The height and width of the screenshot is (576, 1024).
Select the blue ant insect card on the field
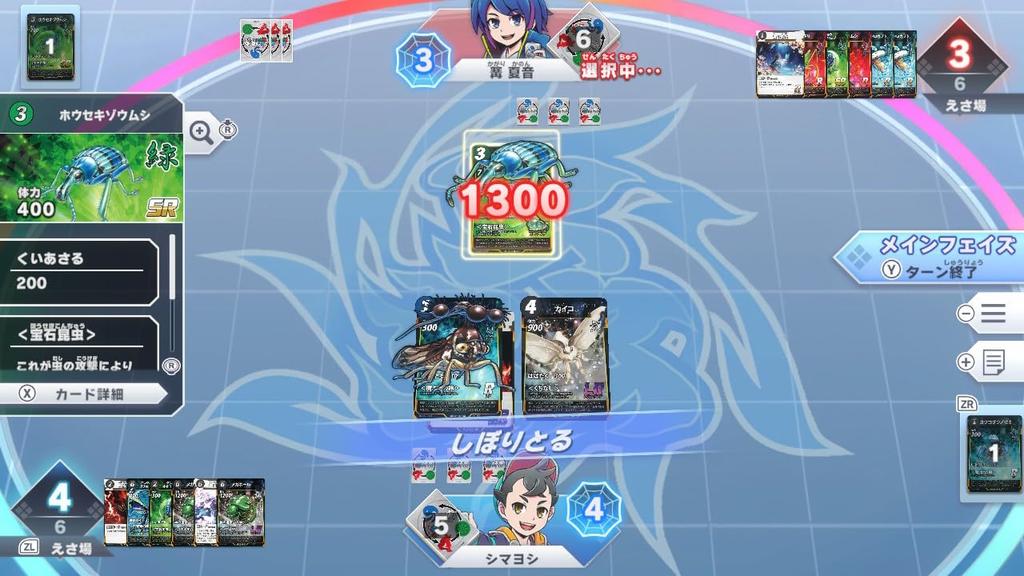point(456,356)
